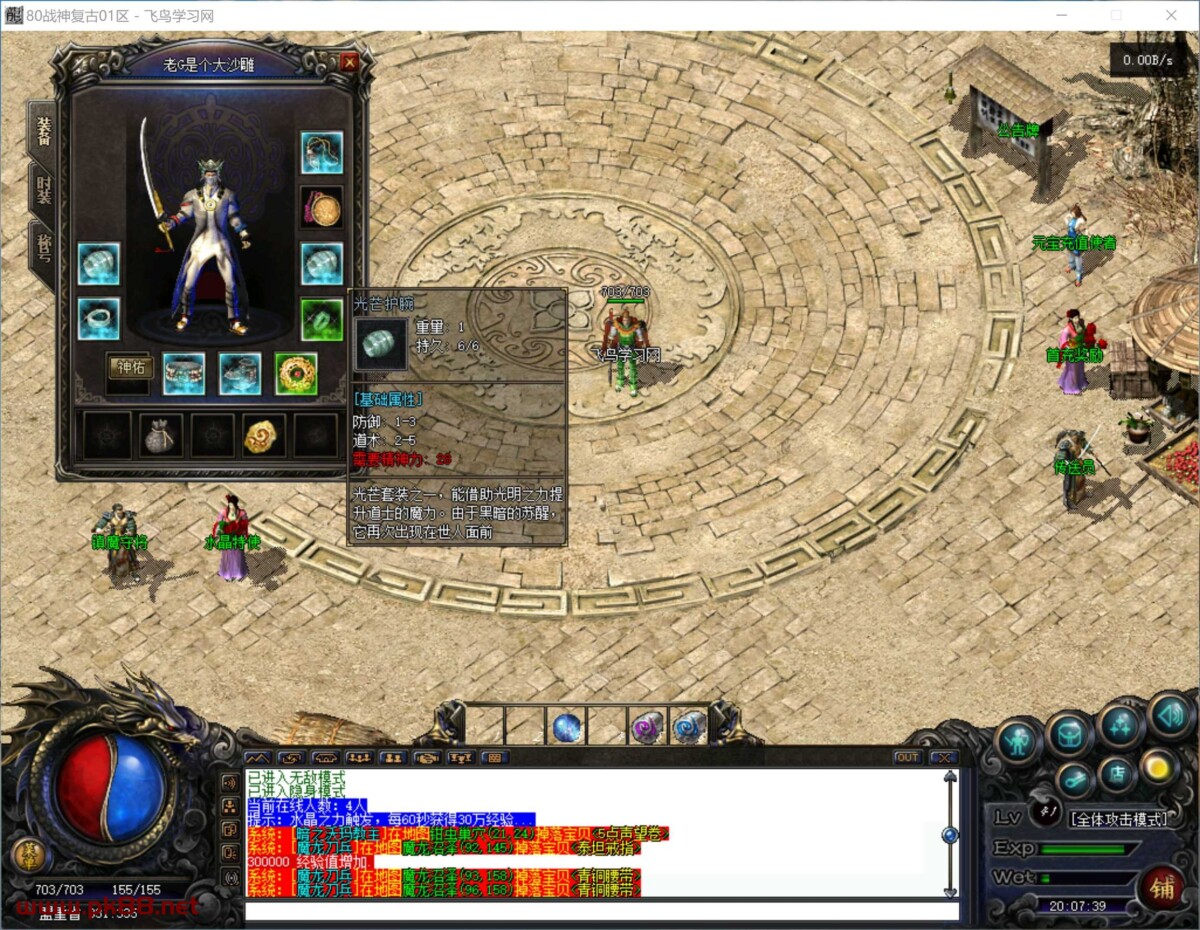Click the 神佑 button
The width and height of the screenshot is (1200, 930).
click(130, 367)
